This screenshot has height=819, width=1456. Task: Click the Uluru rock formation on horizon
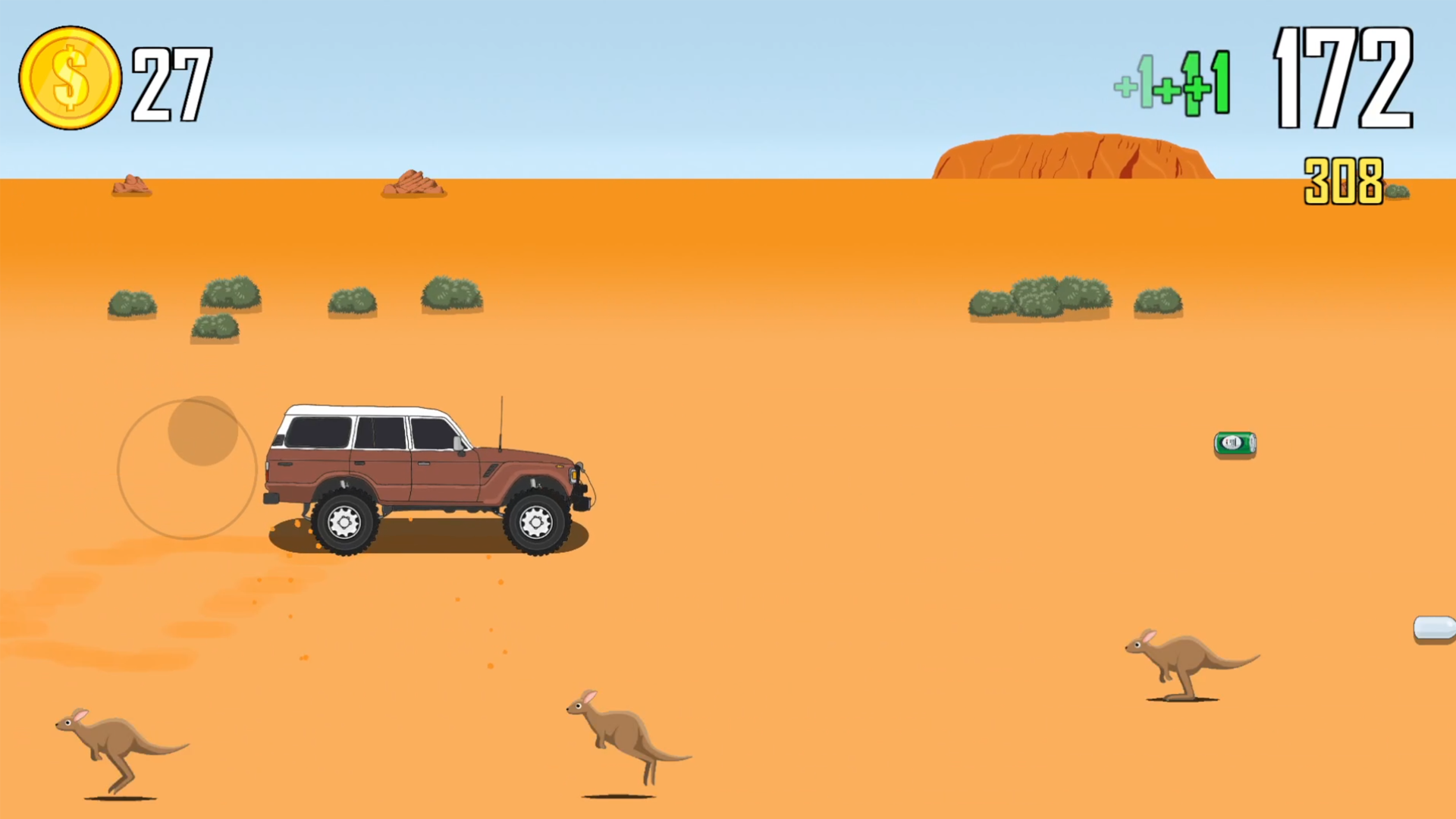point(1073,155)
